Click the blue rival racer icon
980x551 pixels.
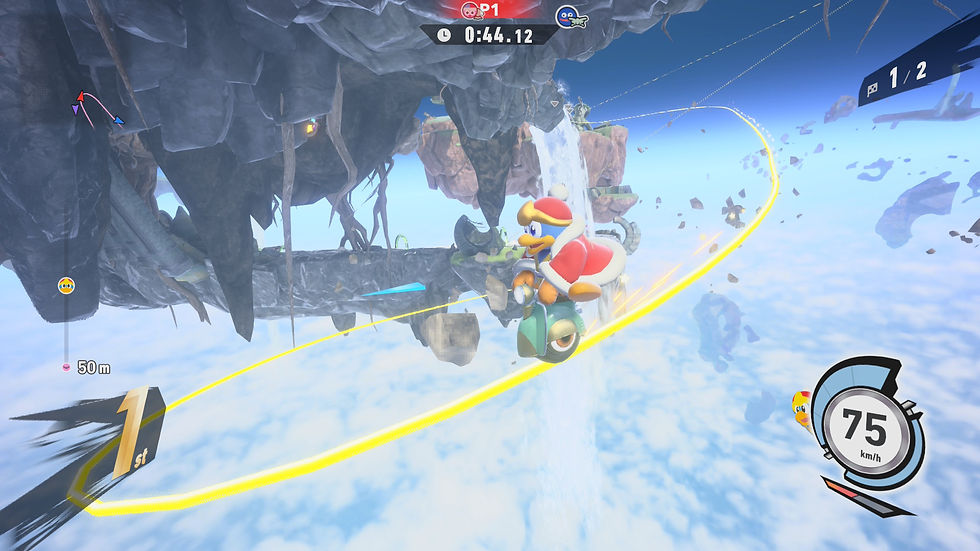coord(569,16)
